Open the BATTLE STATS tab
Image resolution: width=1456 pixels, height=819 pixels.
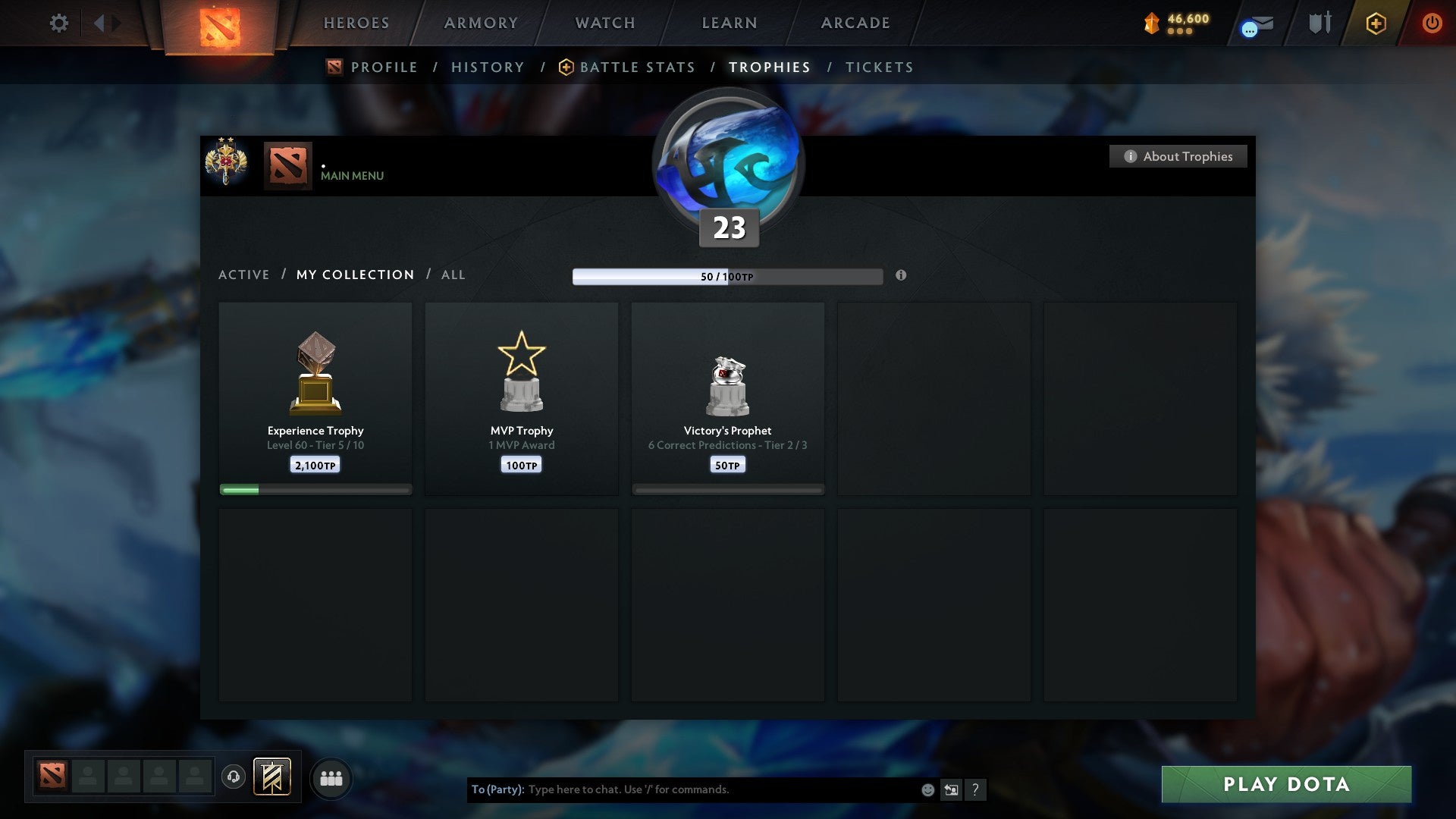pos(637,67)
